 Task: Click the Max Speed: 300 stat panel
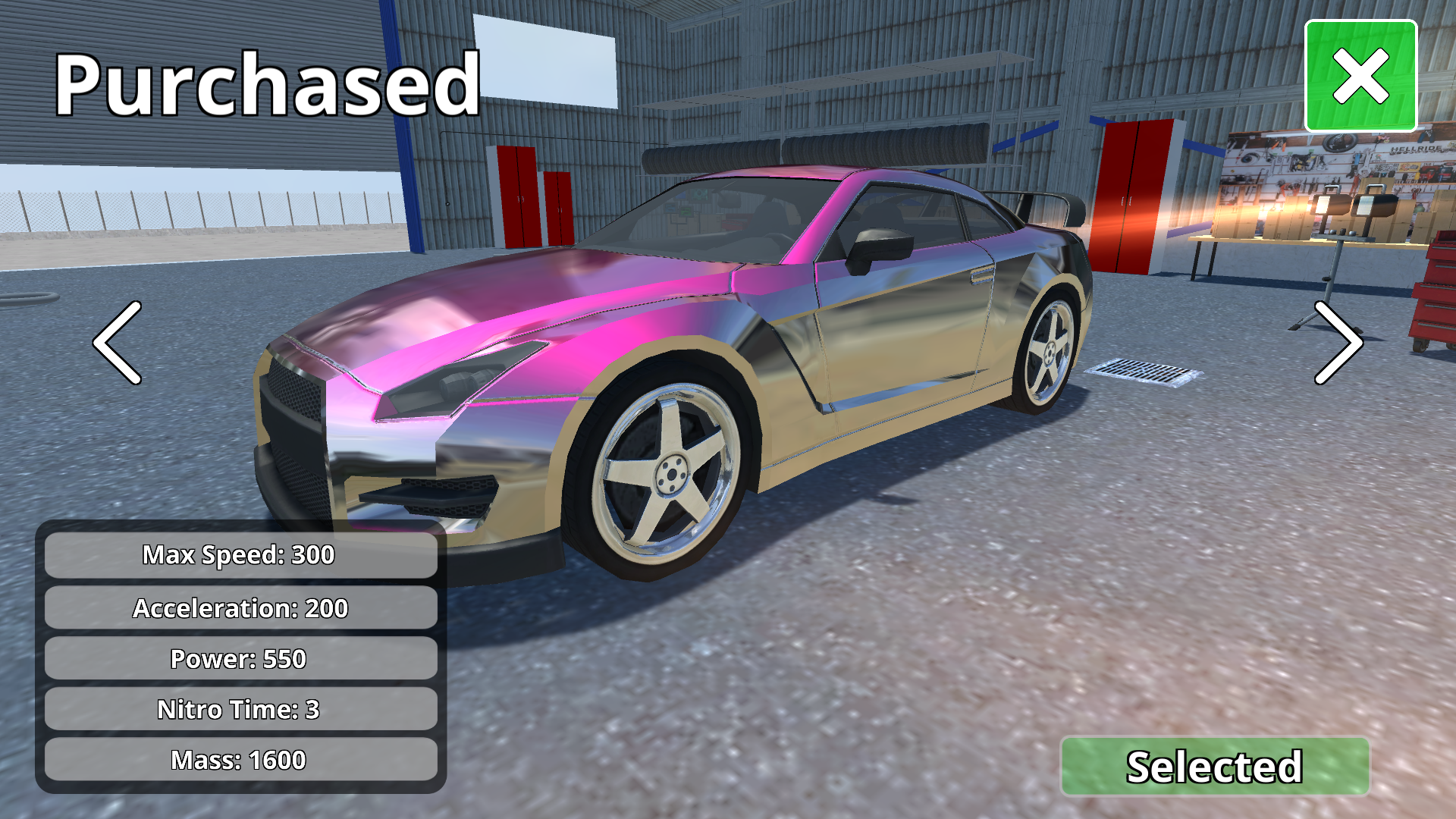pyautogui.click(x=240, y=555)
